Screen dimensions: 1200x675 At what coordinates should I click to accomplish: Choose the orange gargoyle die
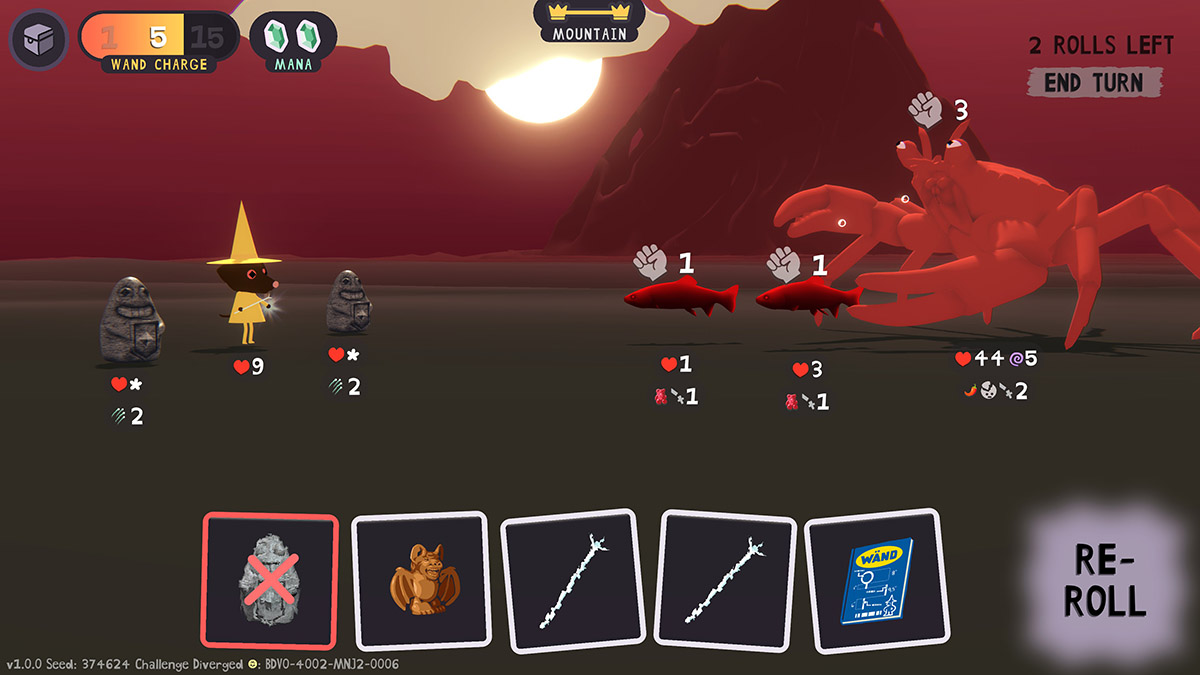420,581
